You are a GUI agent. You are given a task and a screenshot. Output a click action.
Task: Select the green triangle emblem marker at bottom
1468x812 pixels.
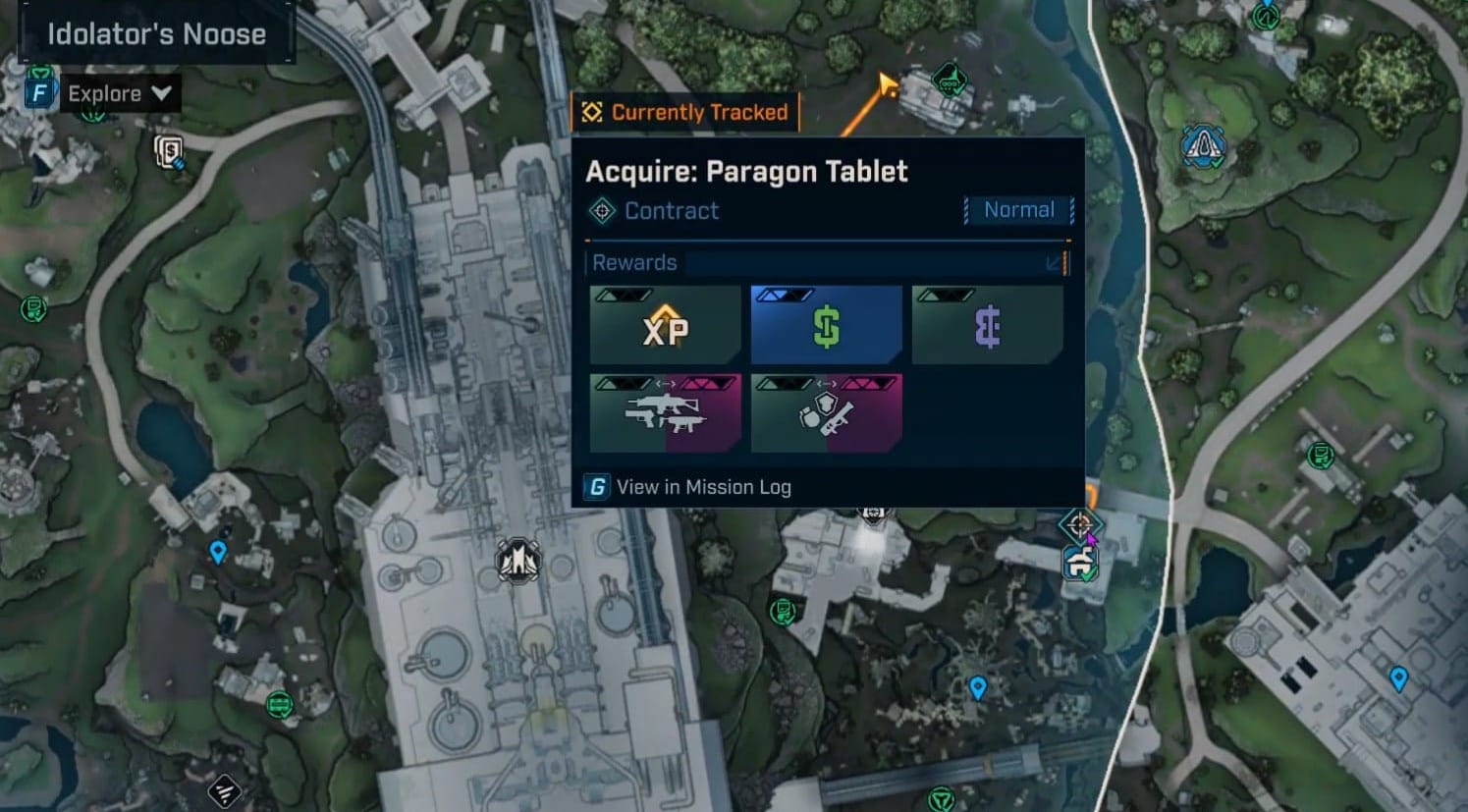click(941, 798)
